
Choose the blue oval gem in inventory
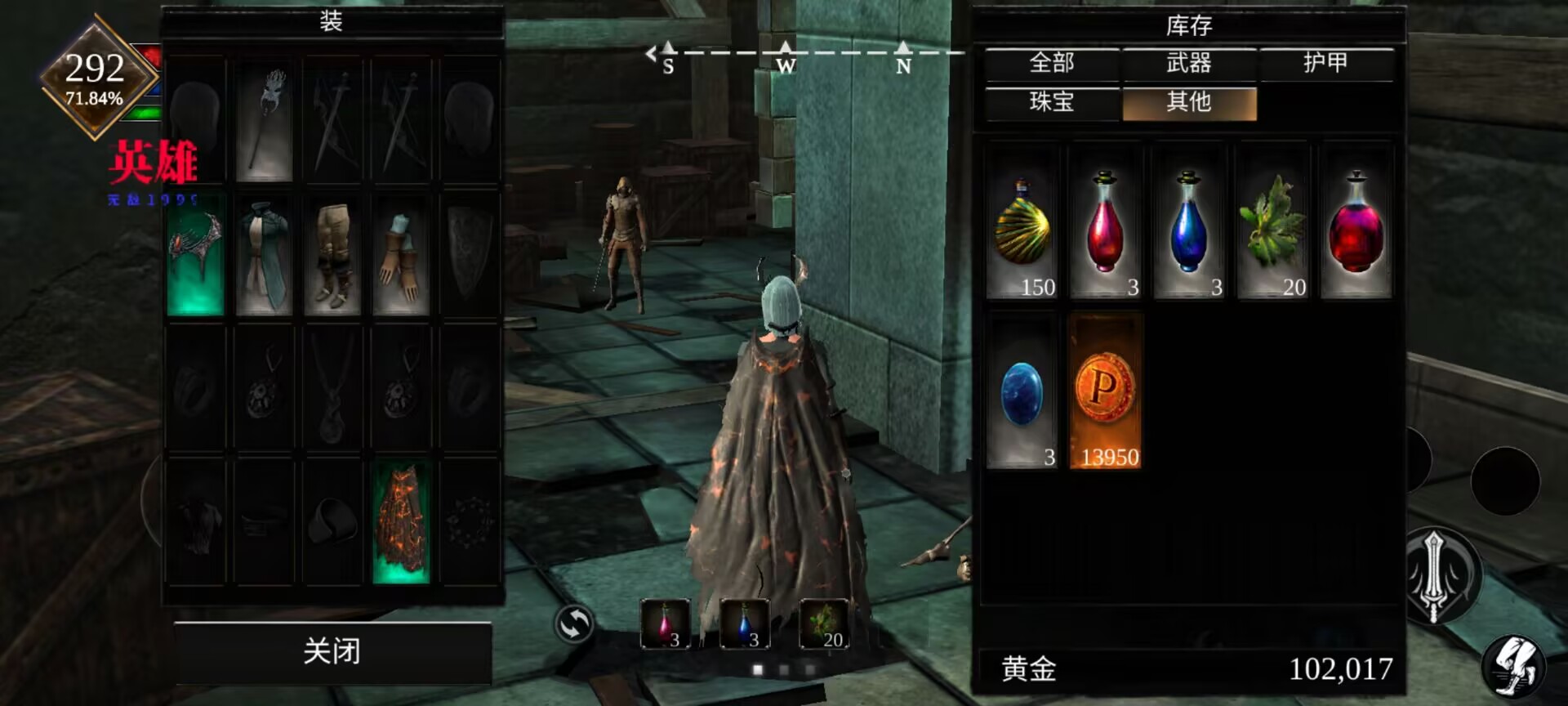coord(1022,392)
